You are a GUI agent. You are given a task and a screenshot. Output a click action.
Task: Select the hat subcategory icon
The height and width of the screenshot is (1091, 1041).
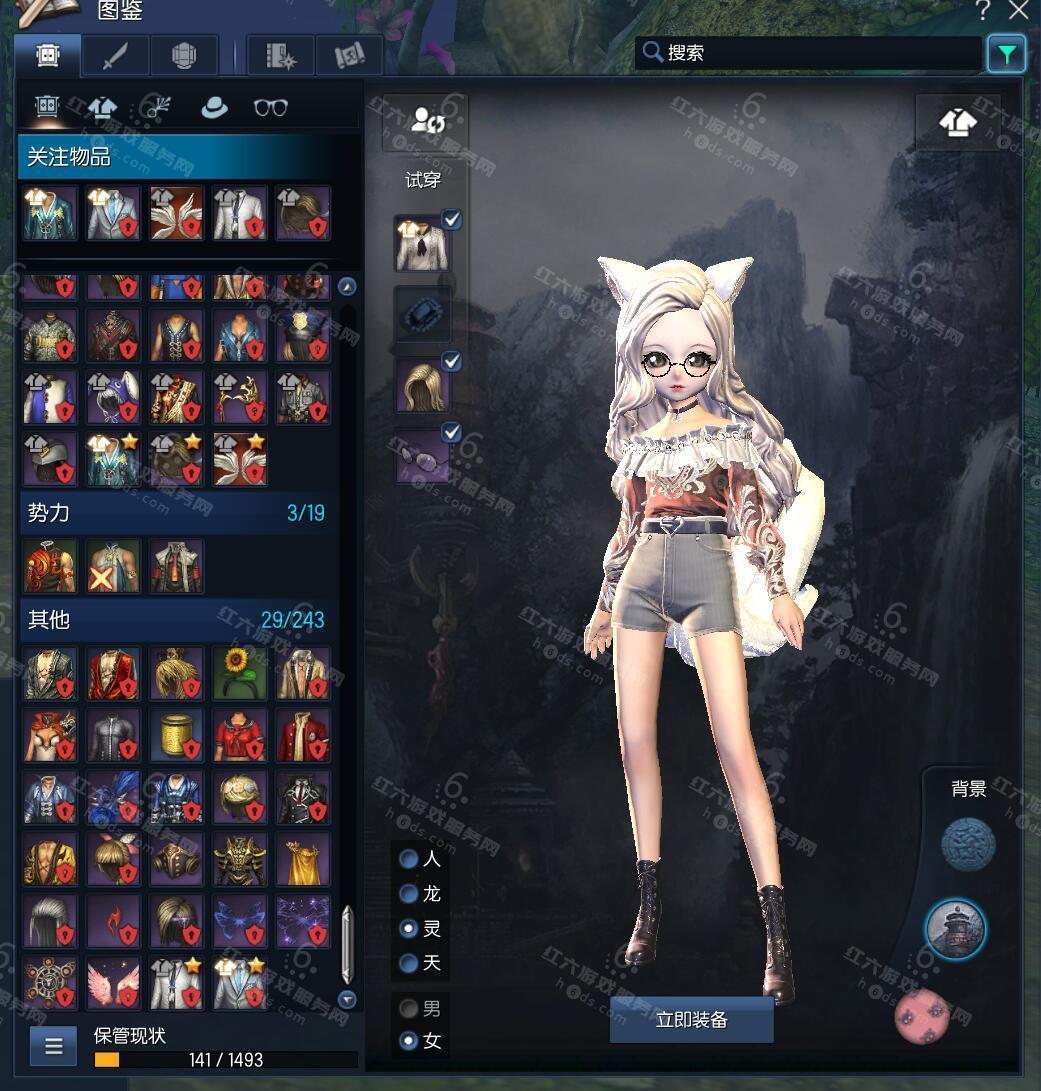coord(214,107)
